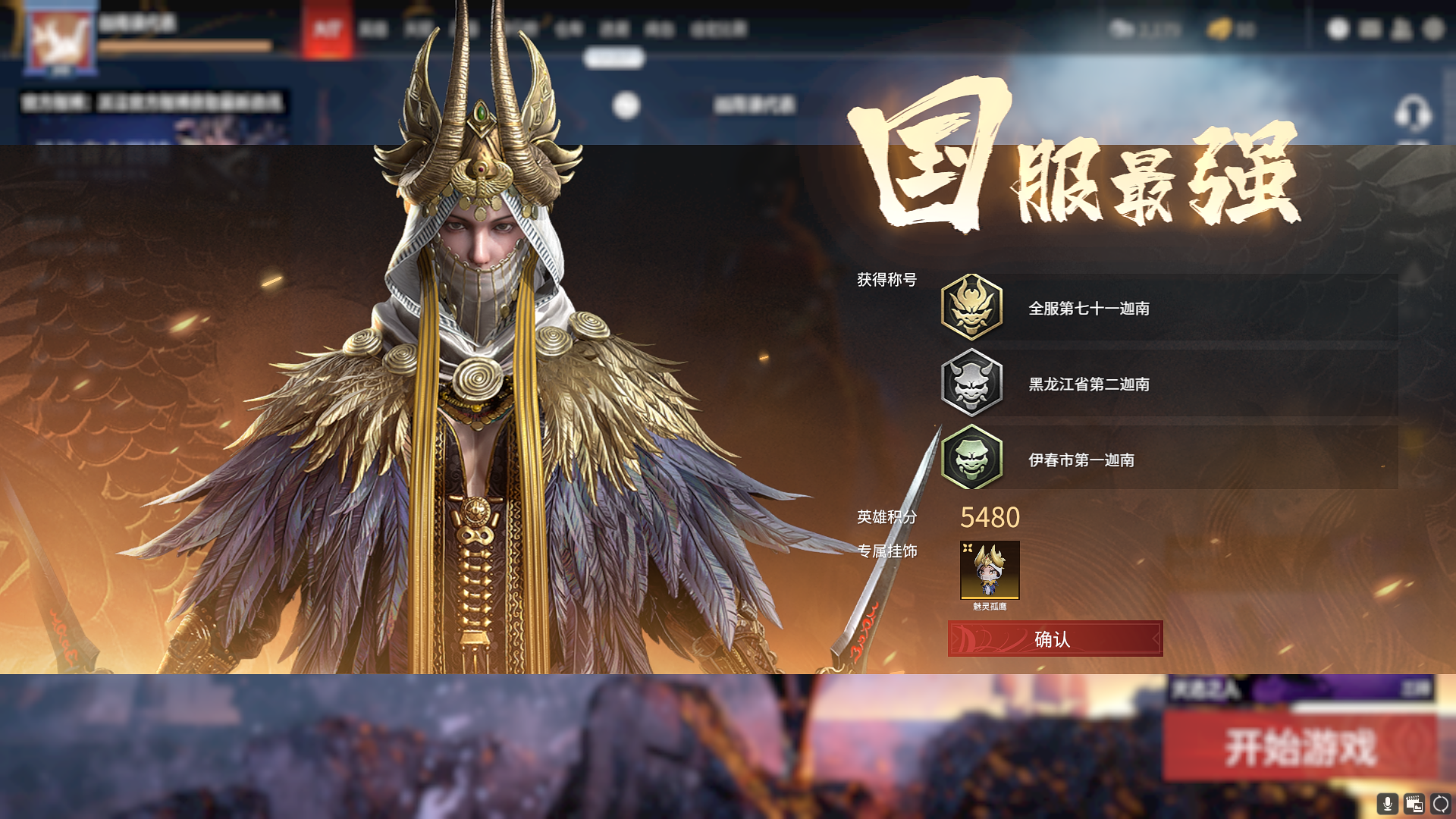1456x819 pixels.
Task: Select the gold dragon badge for 全服第七十一迦南
Action: (973, 308)
